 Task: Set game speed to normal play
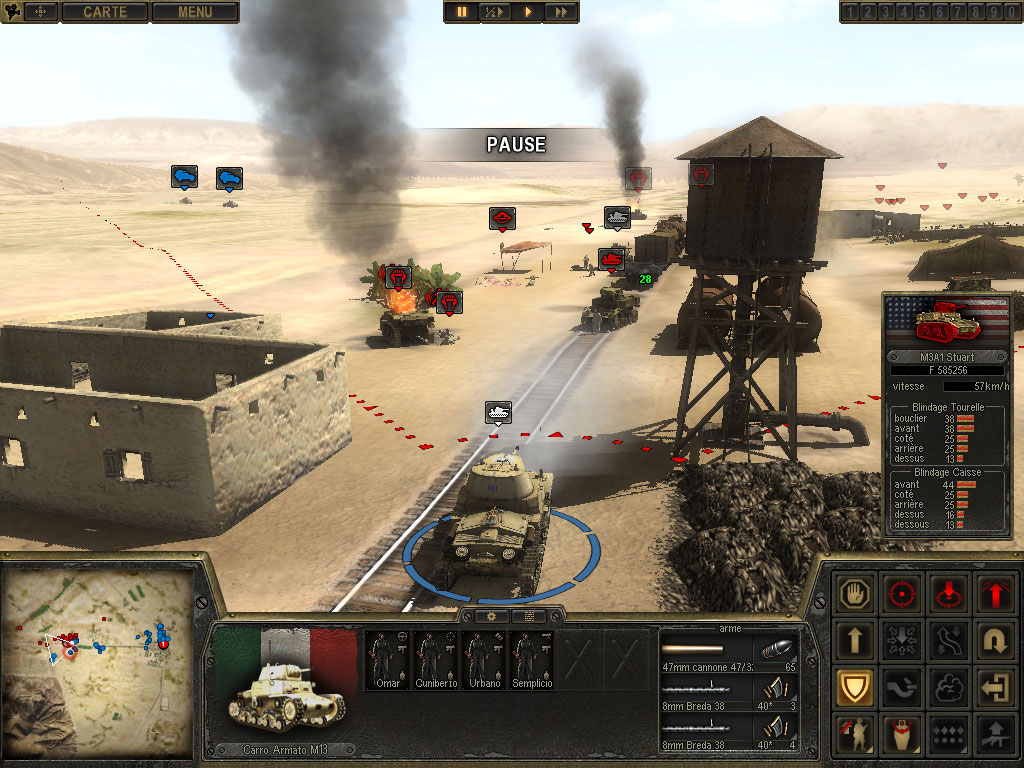tap(528, 12)
